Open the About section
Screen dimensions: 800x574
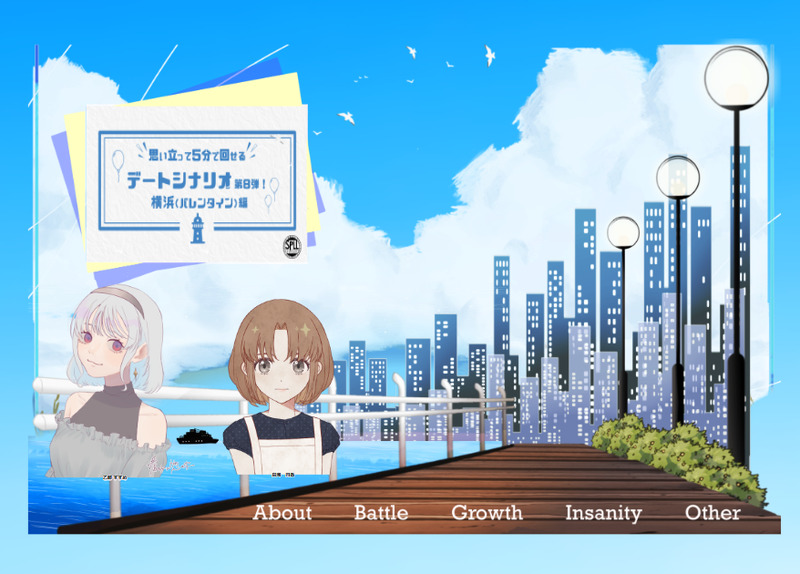(282, 513)
